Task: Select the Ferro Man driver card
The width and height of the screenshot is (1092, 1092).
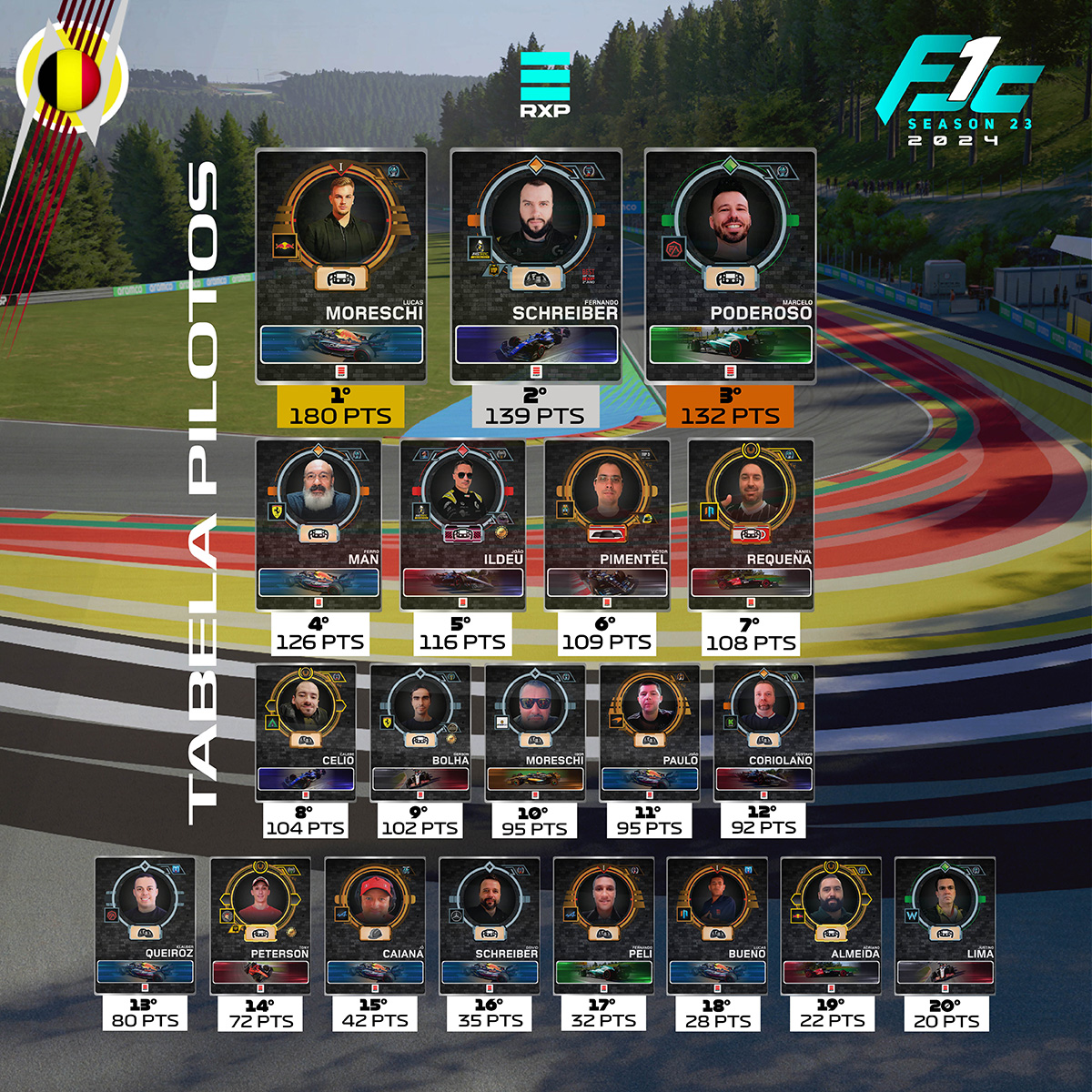Action: pos(318,524)
